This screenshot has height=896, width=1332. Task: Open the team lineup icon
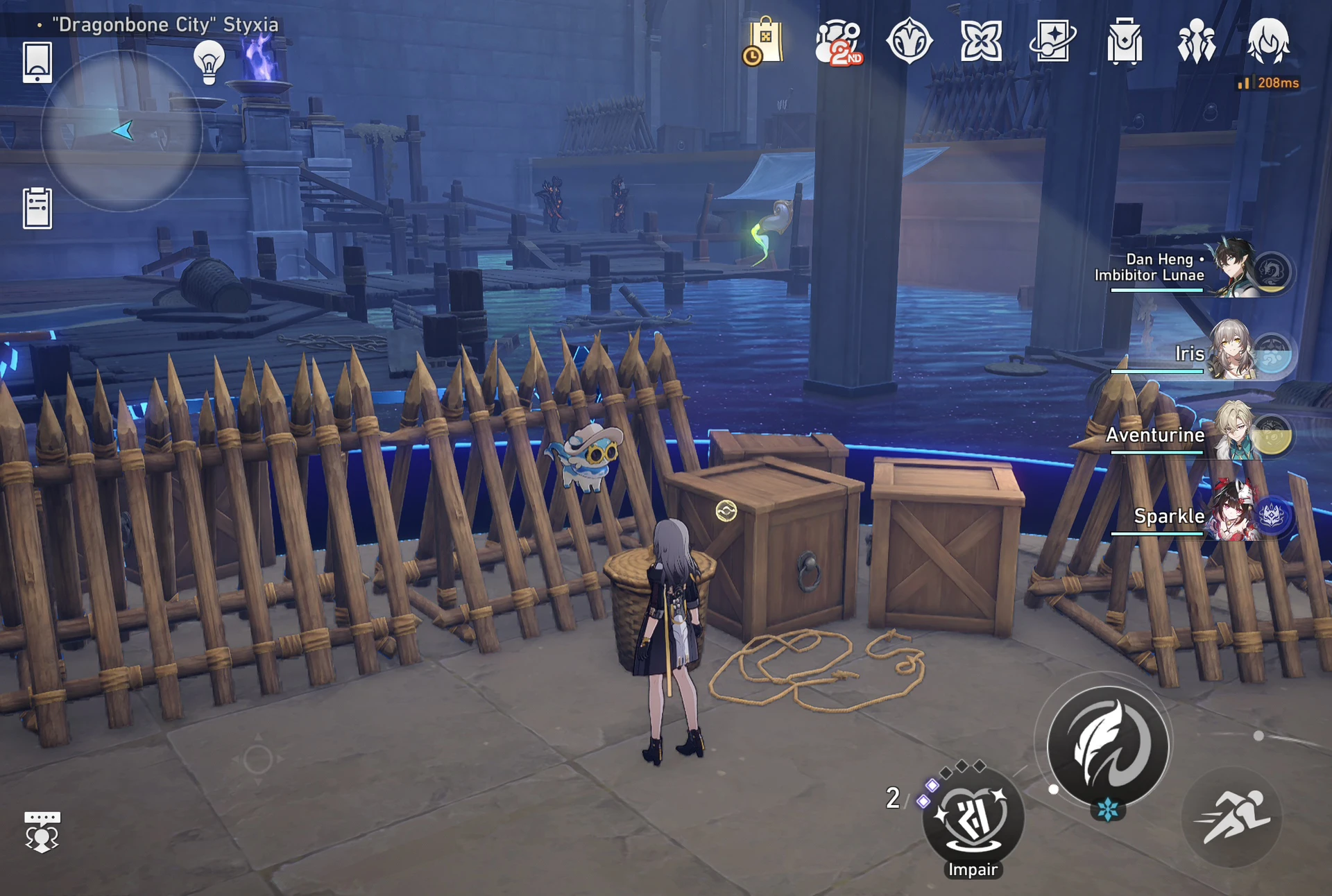click(x=1196, y=42)
